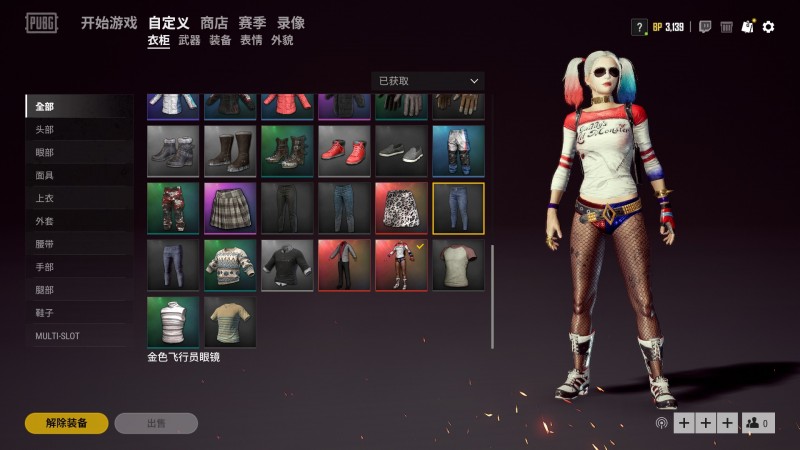Switch to the 表情 emotes sub-tab
Image resolution: width=800 pixels, height=450 pixels.
click(251, 41)
